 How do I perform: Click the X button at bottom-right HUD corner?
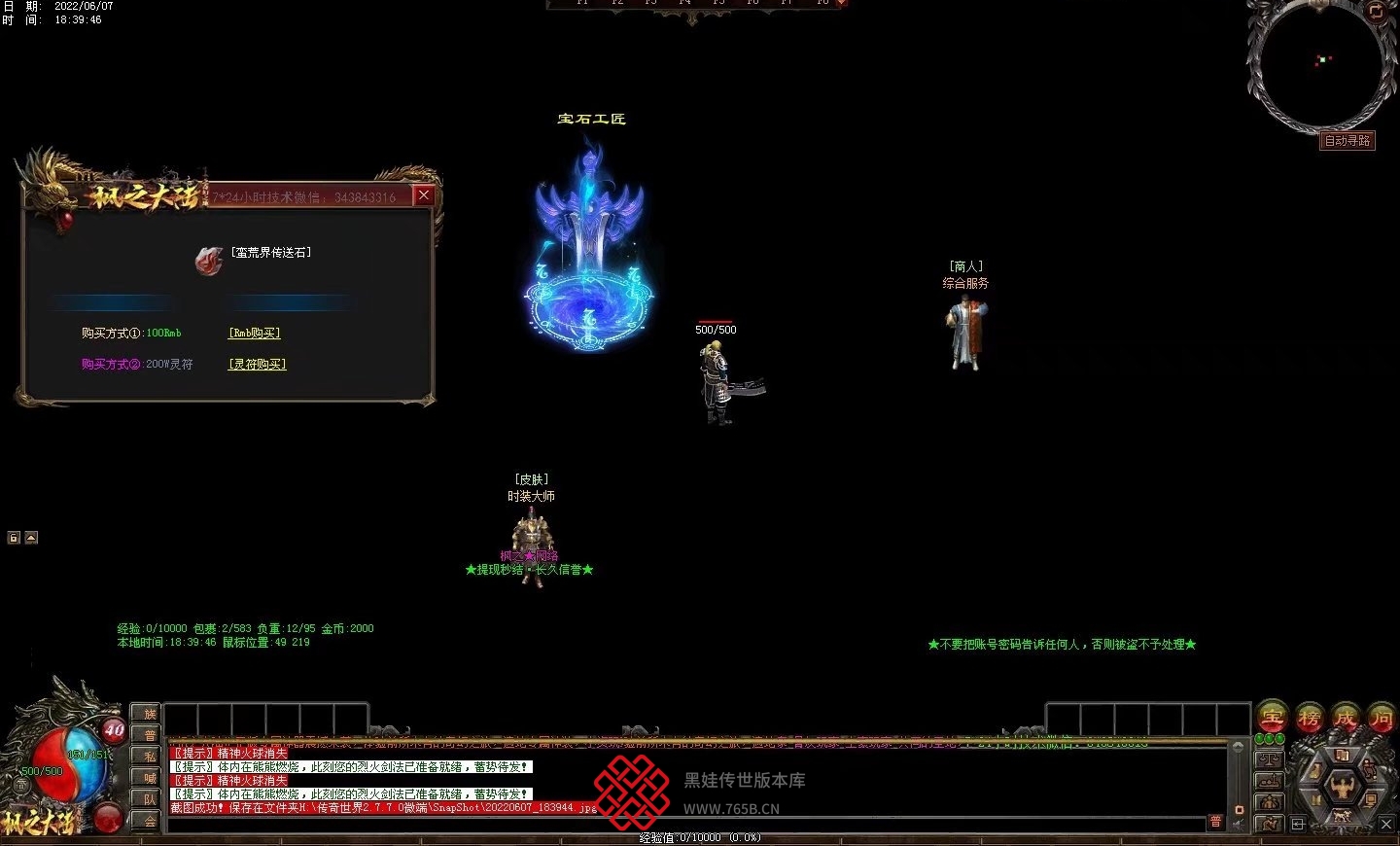(1386, 824)
